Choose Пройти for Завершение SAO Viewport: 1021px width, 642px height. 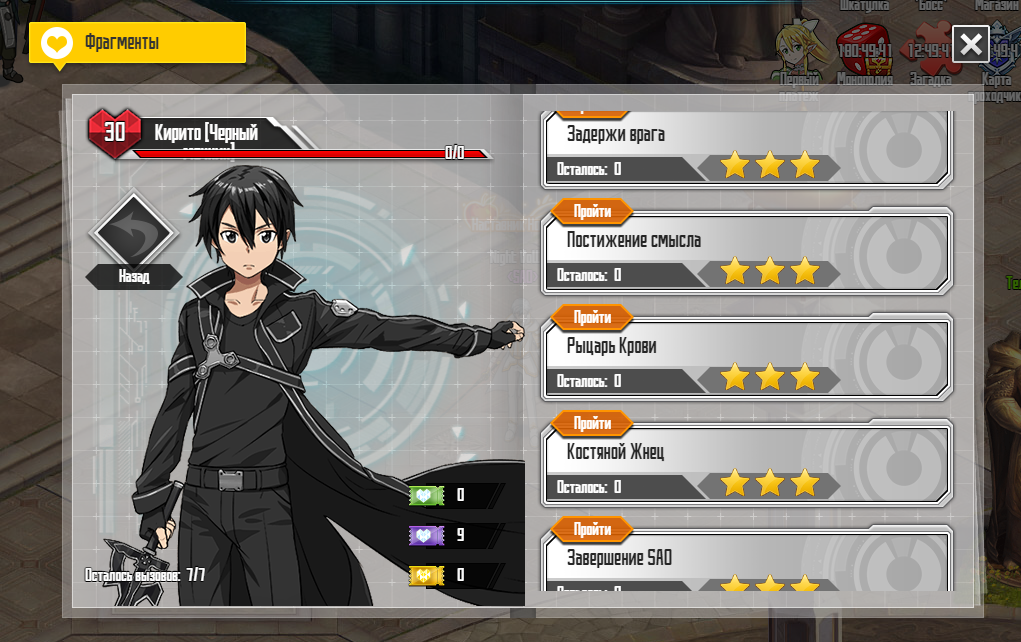(x=592, y=530)
